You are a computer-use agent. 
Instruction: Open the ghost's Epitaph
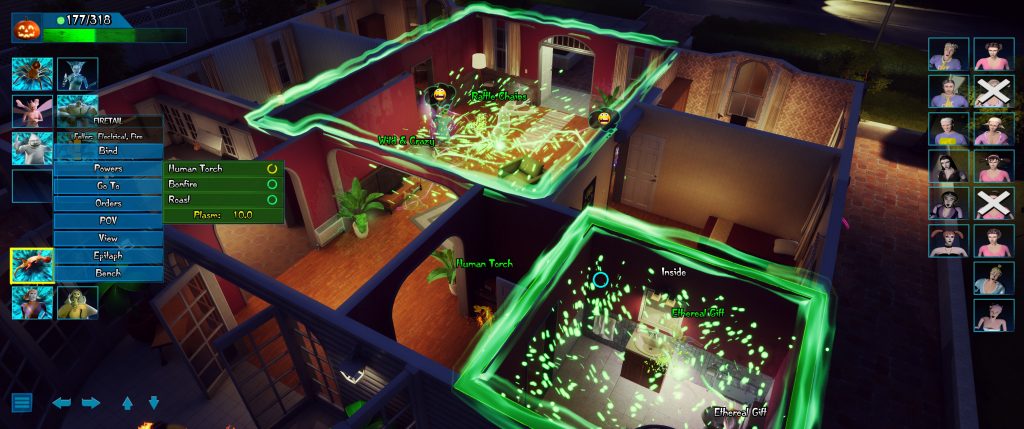point(108,255)
